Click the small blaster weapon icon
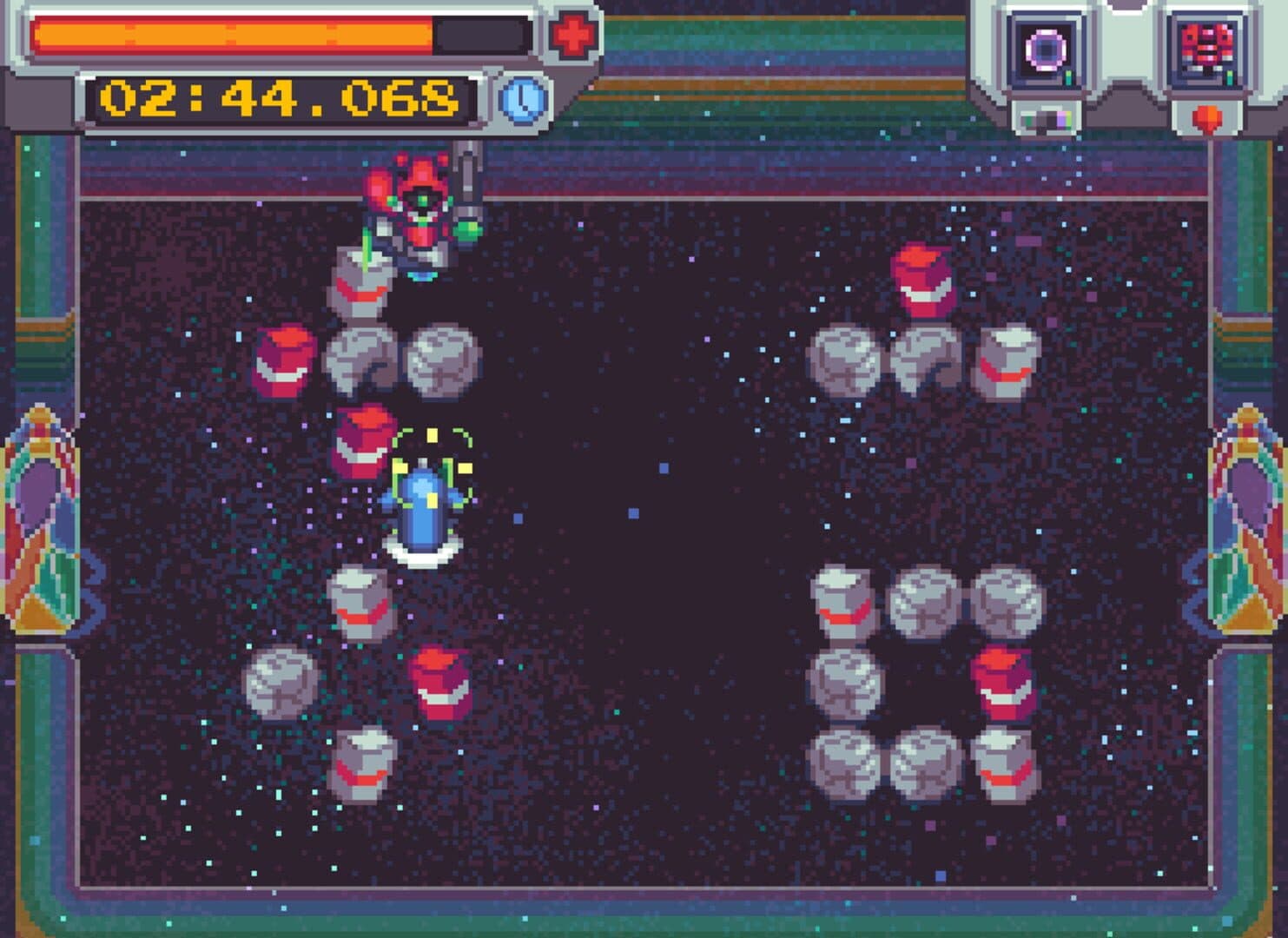Viewport: 1288px width, 938px height. 1045,120
